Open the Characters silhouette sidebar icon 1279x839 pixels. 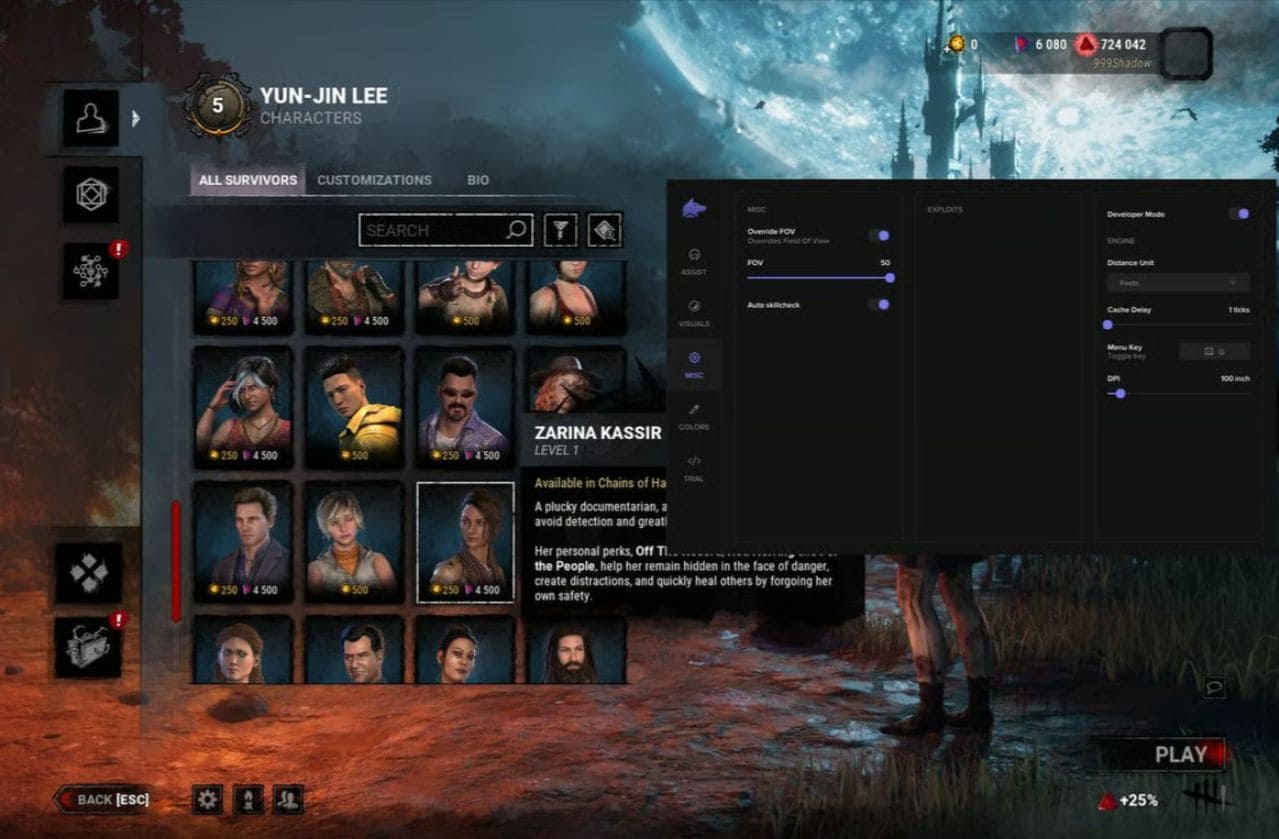[x=91, y=118]
